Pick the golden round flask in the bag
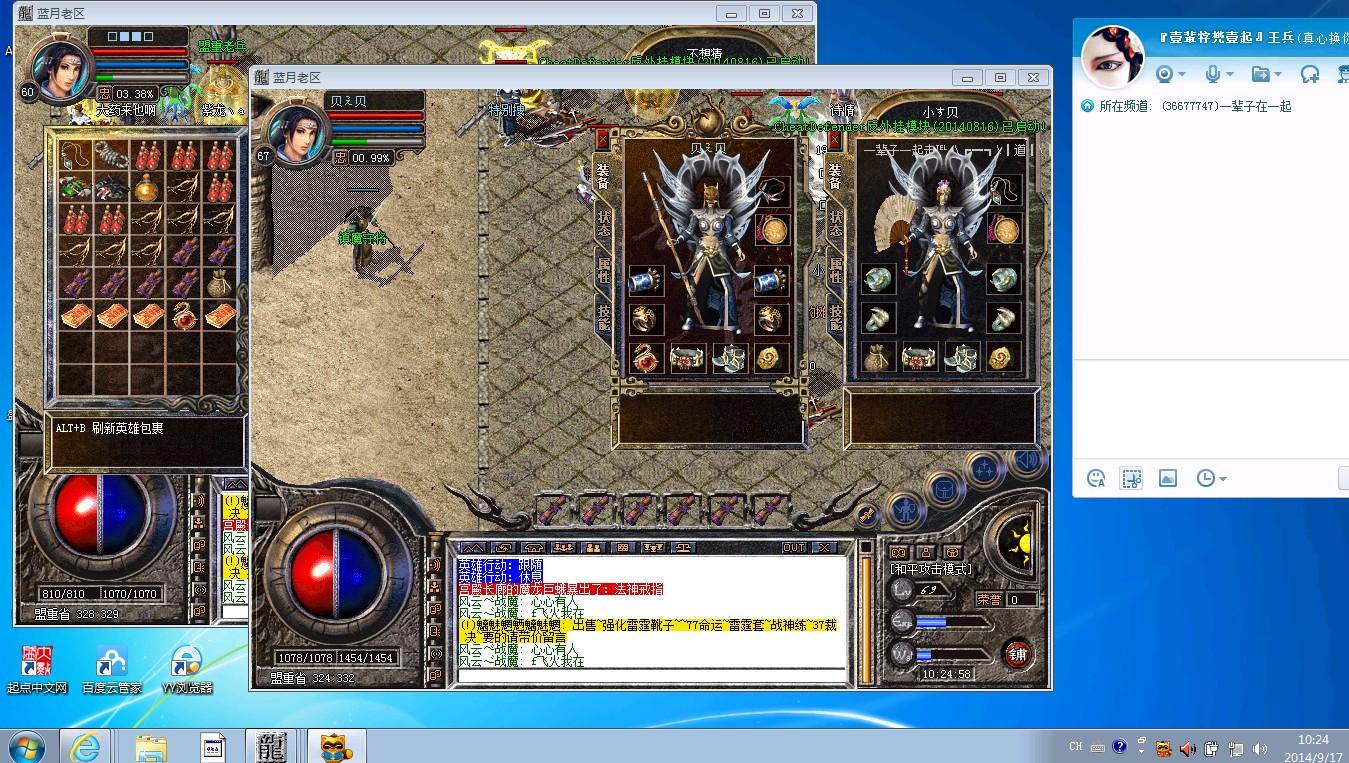The image size is (1349, 763). [147, 187]
